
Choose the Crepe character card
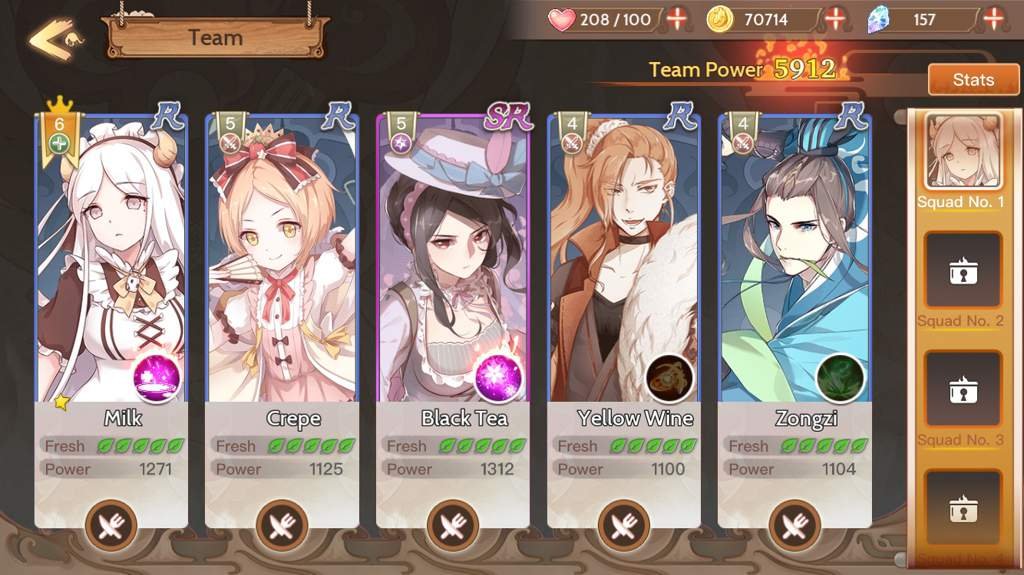point(282,260)
